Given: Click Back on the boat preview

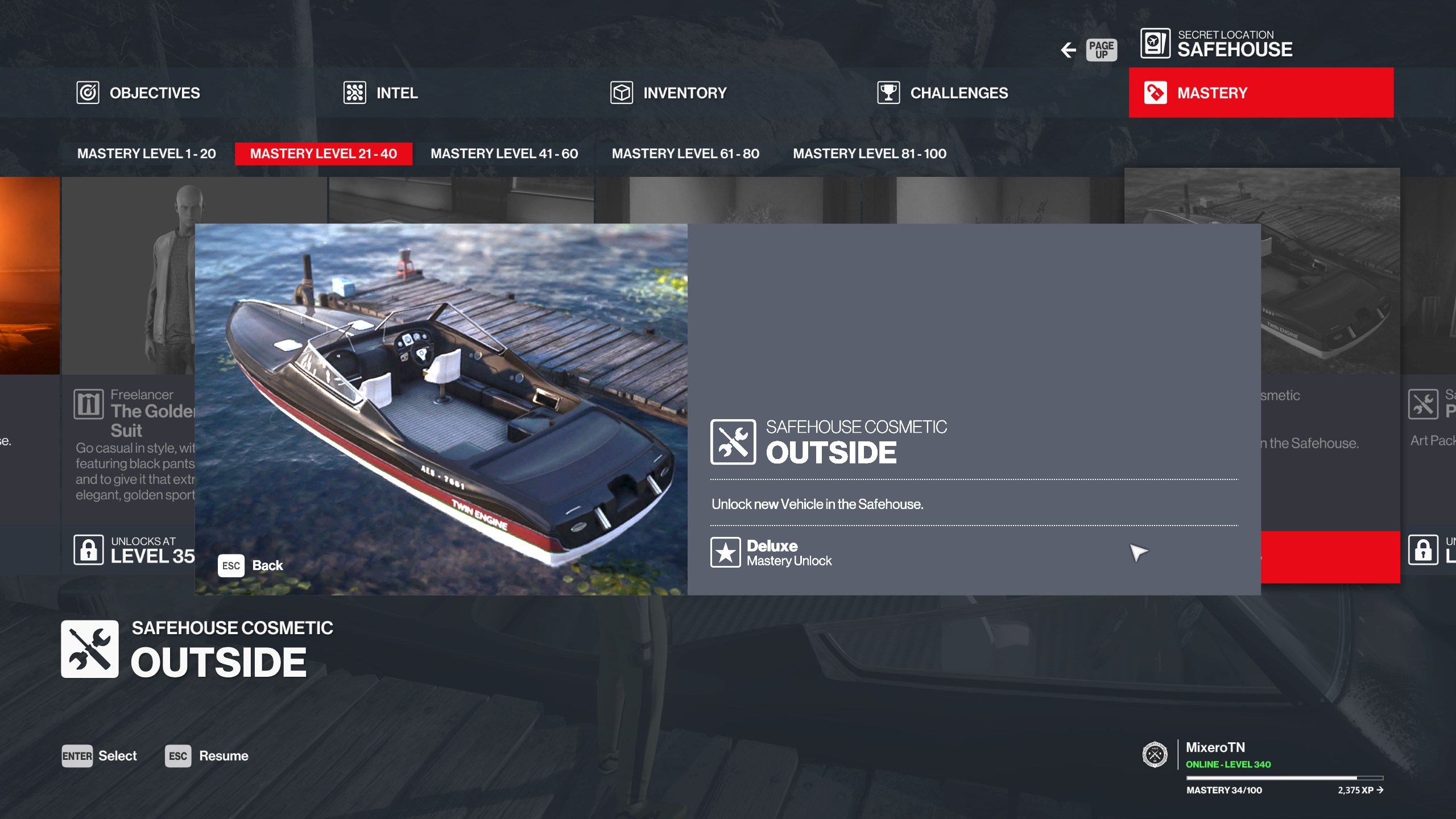Looking at the screenshot, I should 251,565.
